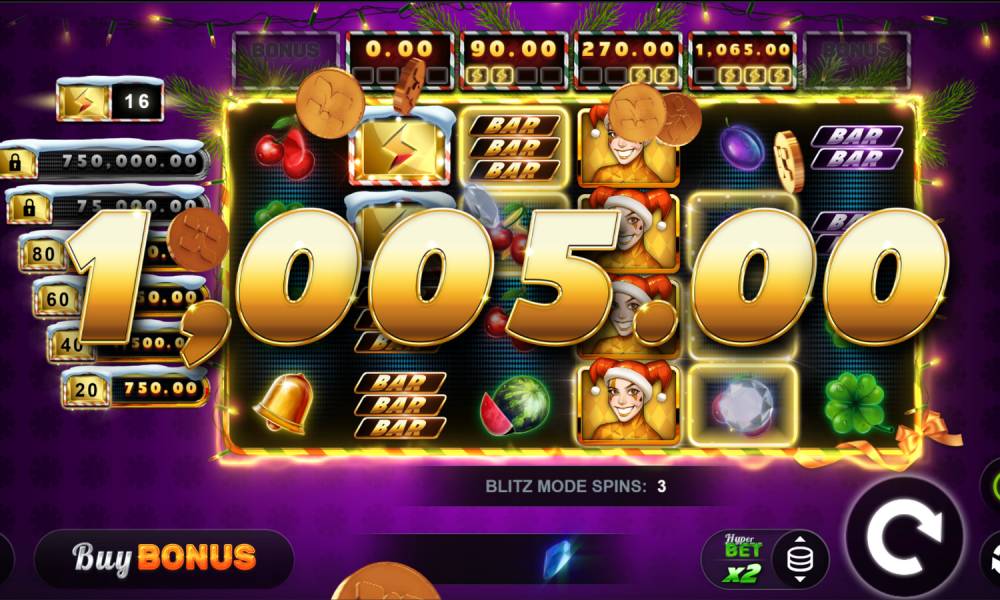The image size is (1000, 600).
Task: Open the coin stack bet selector
Action: pos(798,559)
